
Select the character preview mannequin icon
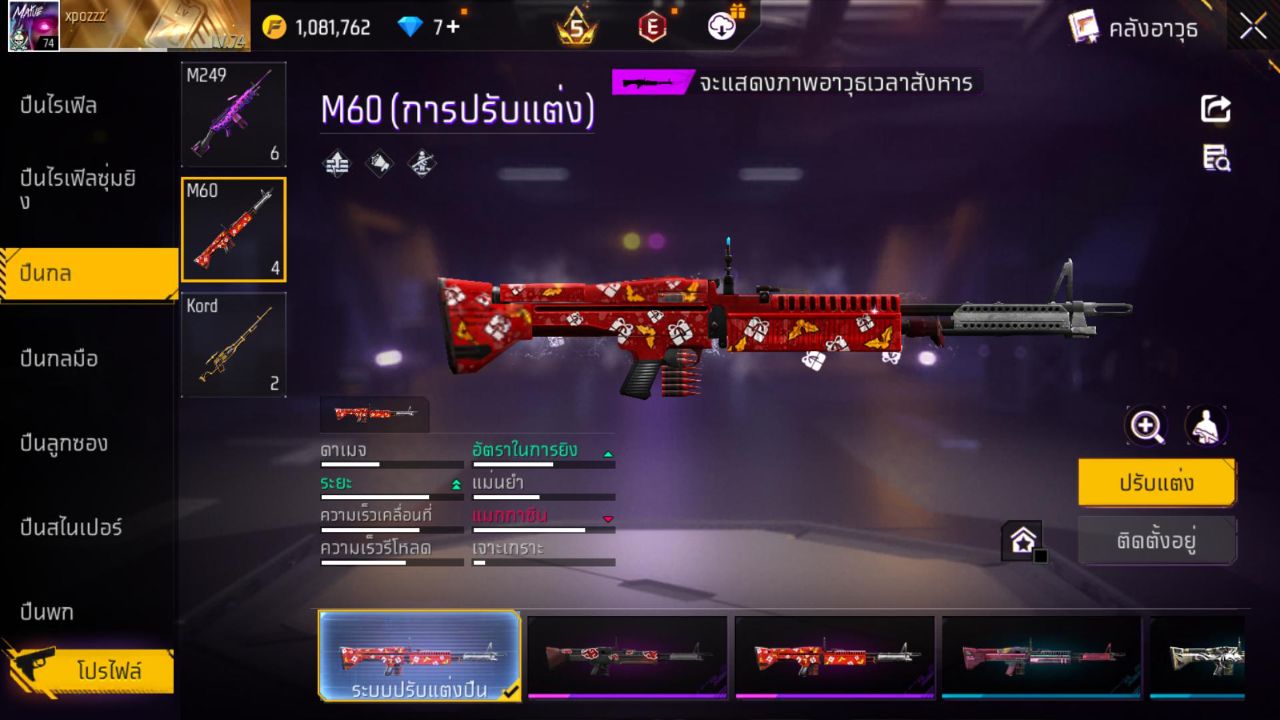tap(1203, 425)
